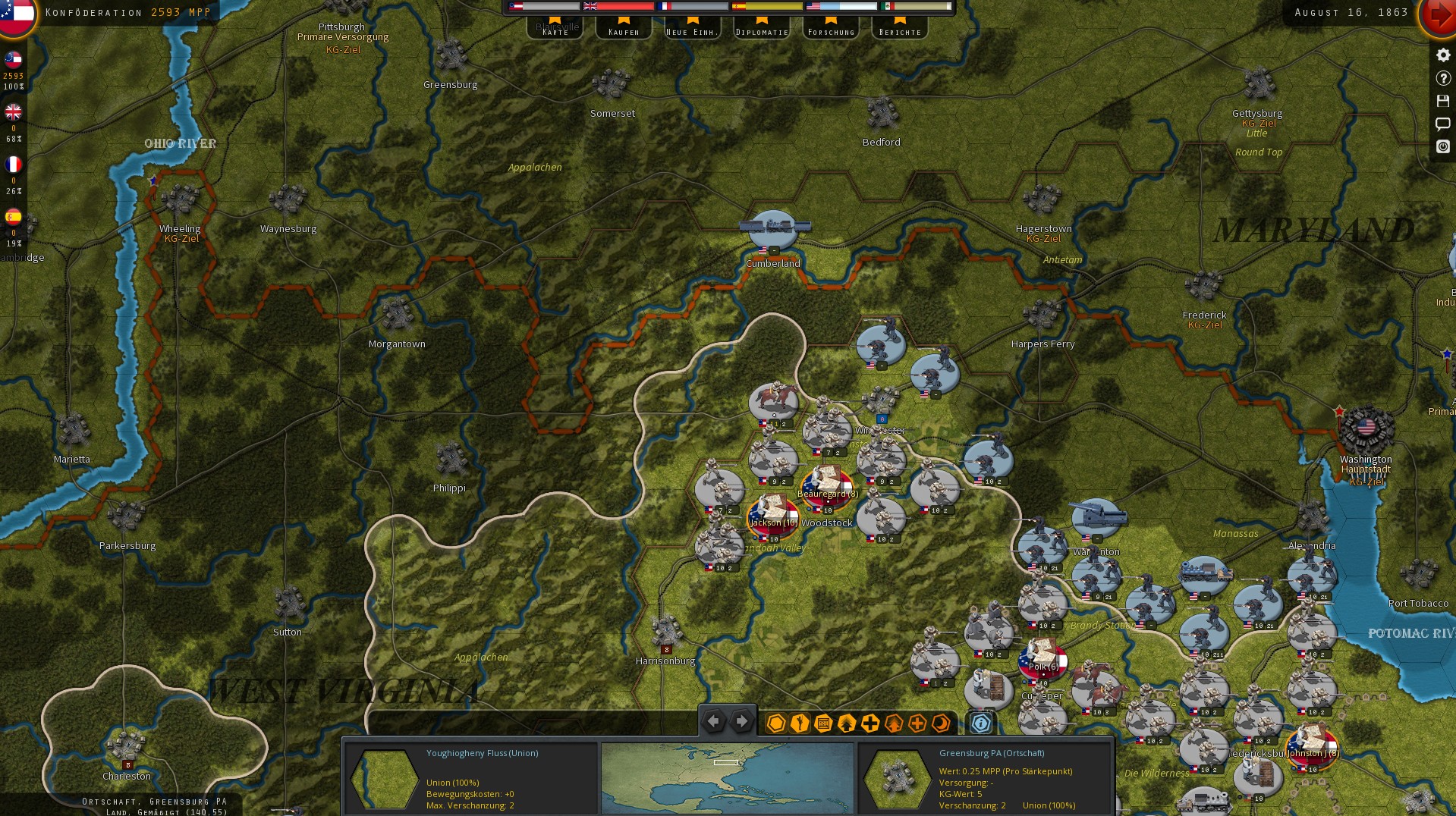
Task: Select the blue info hexagon in bottom toolbar
Action: coord(981,723)
